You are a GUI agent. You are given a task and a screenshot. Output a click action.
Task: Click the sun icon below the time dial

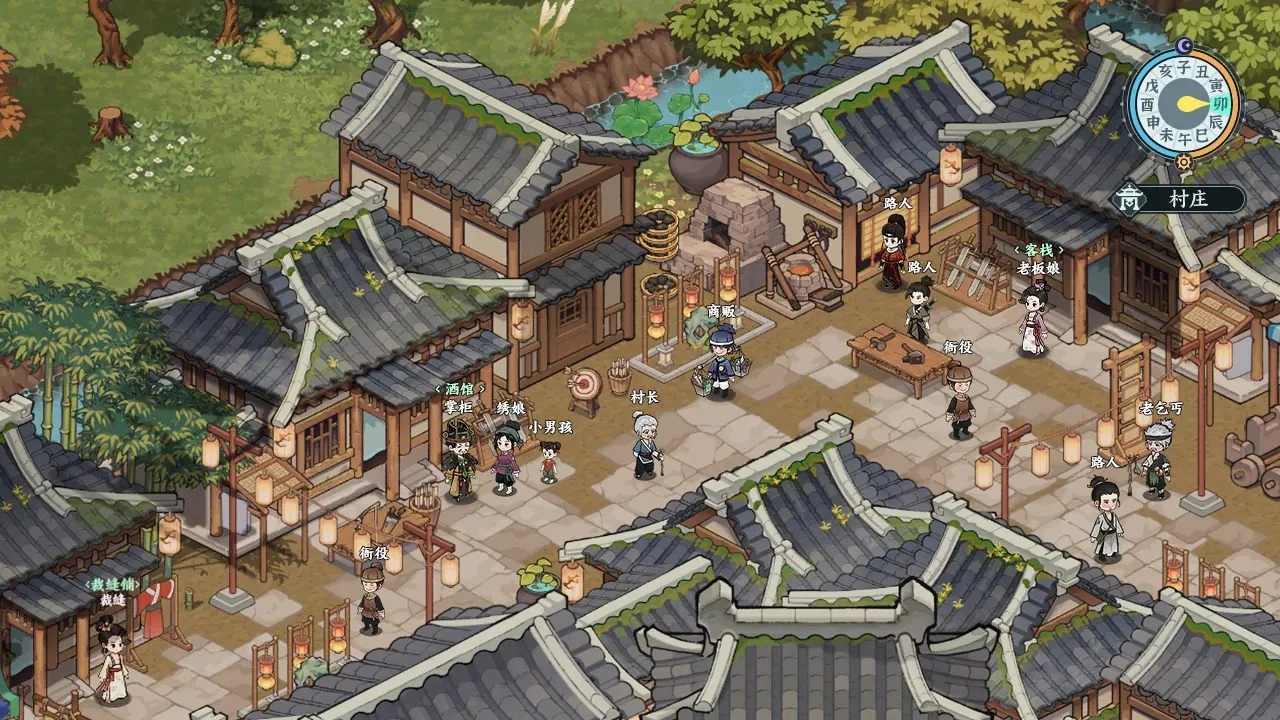click(x=1184, y=162)
